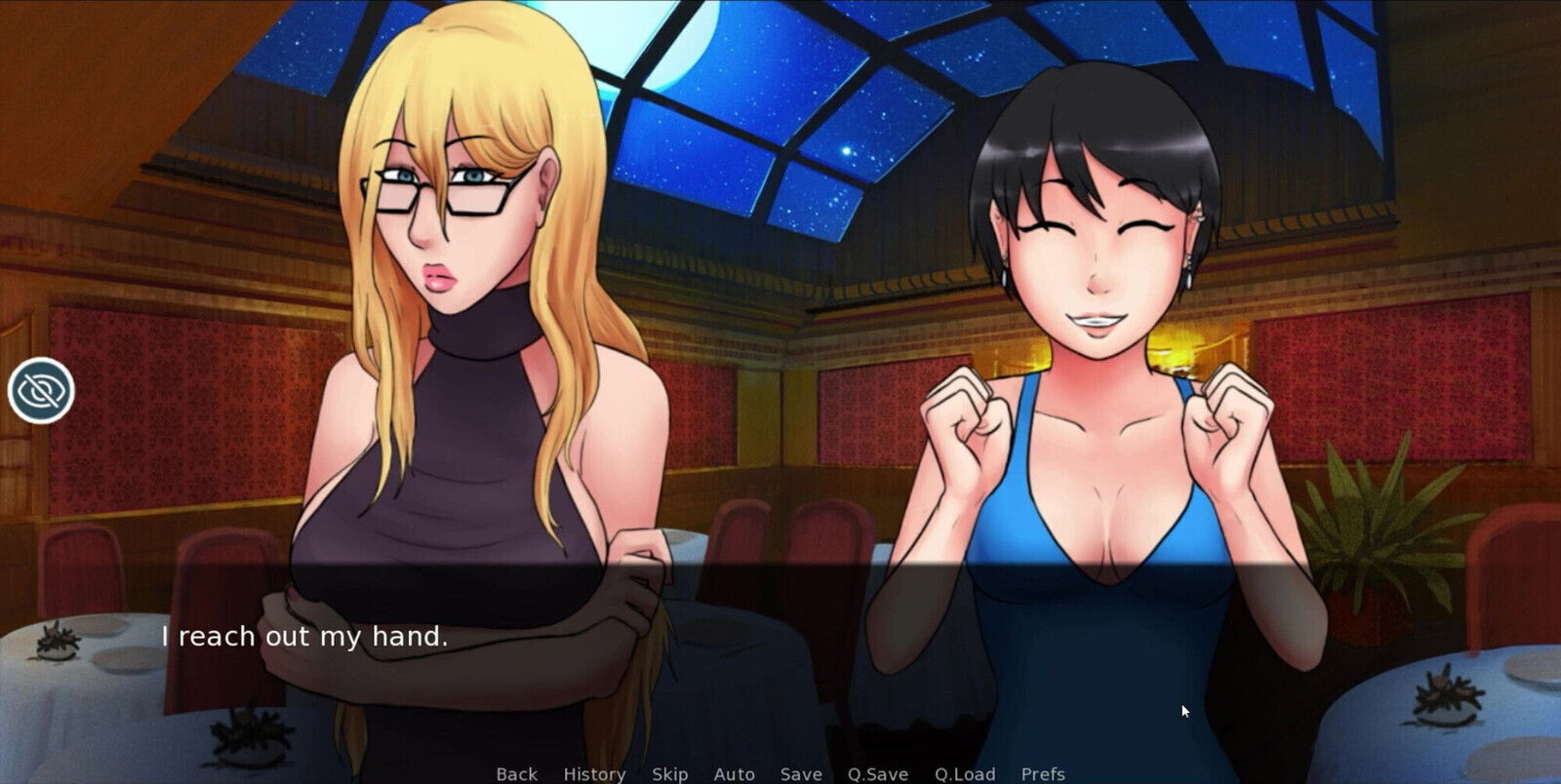This screenshot has height=784, width=1561.
Task: Toggle UI visibility with the round eye button
Action: [x=41, y=389]
